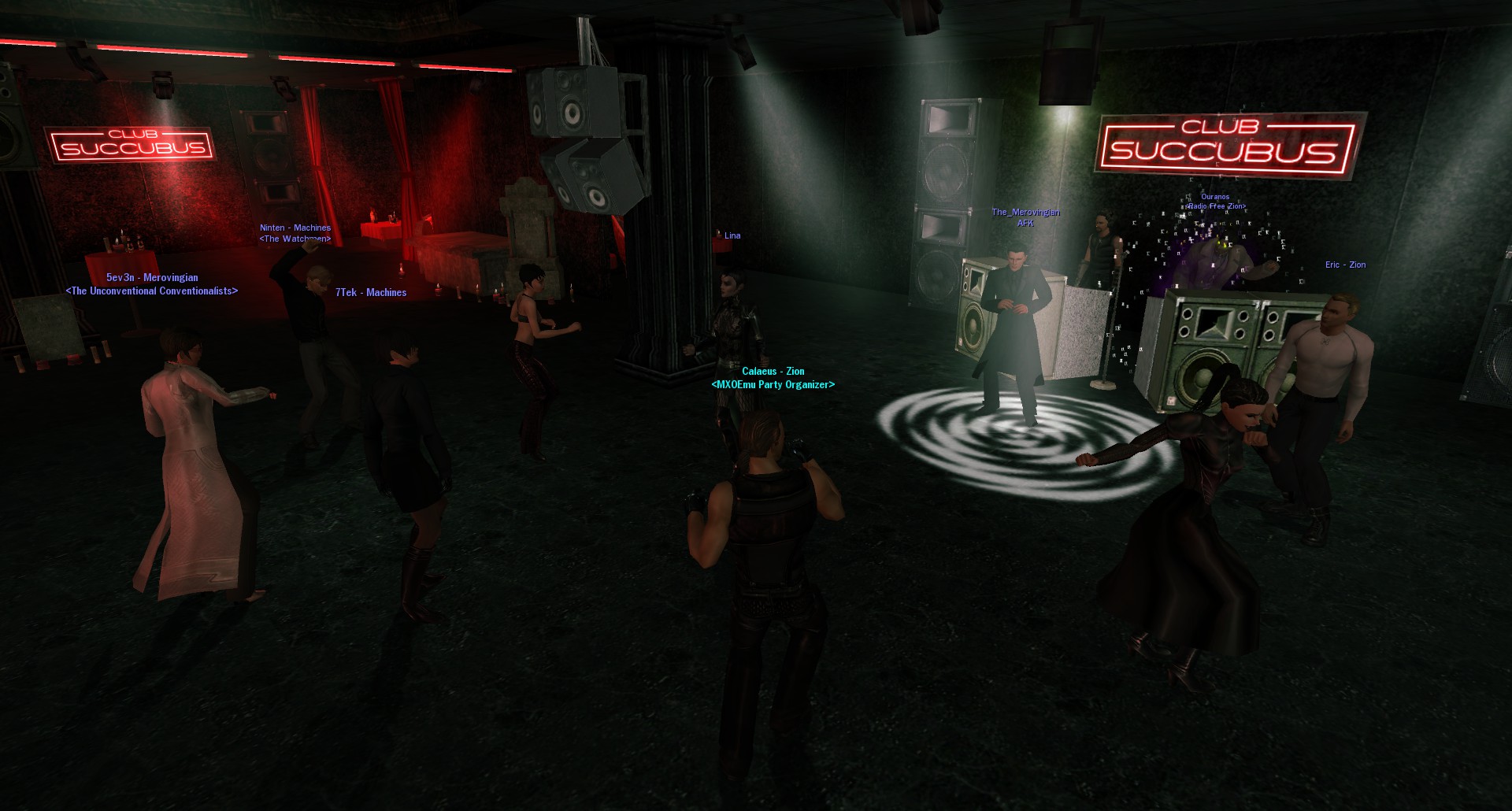Select the Eric - Zion nameplate
Viewport: 1512px width, 811px height.
pyautogui.click(x=1345, y=265)
